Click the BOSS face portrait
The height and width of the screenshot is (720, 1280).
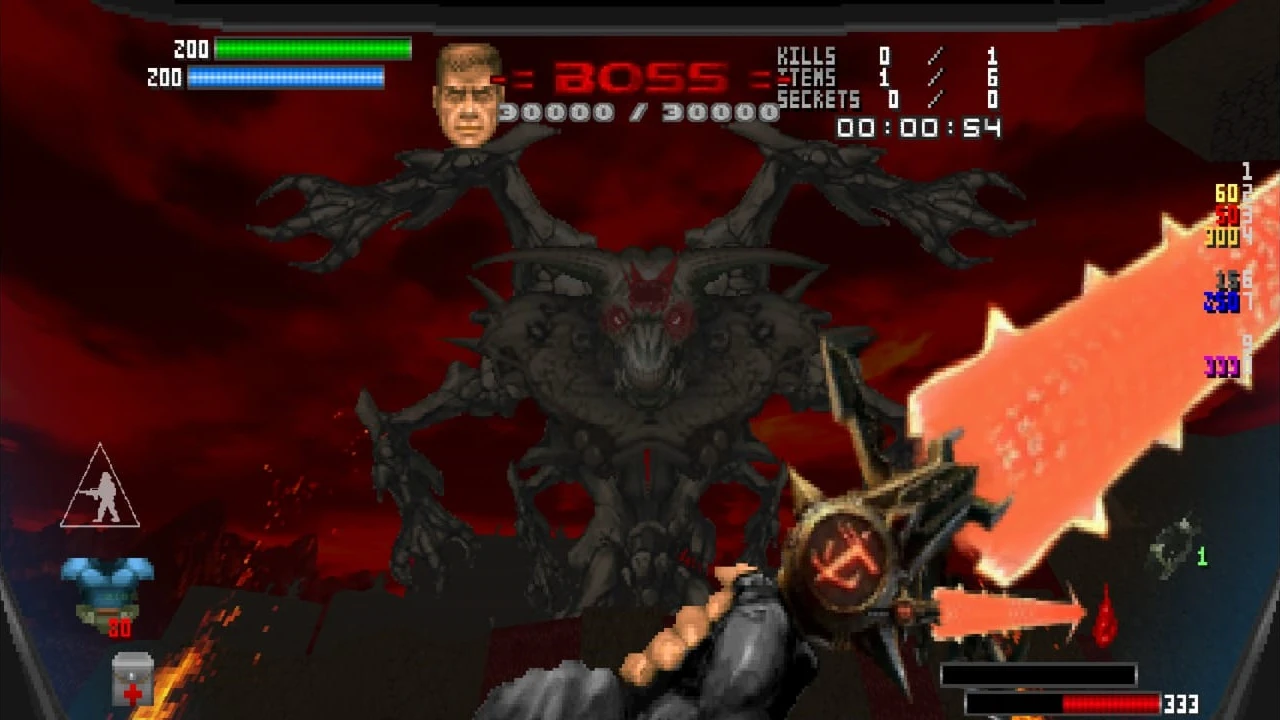point(468,88)
